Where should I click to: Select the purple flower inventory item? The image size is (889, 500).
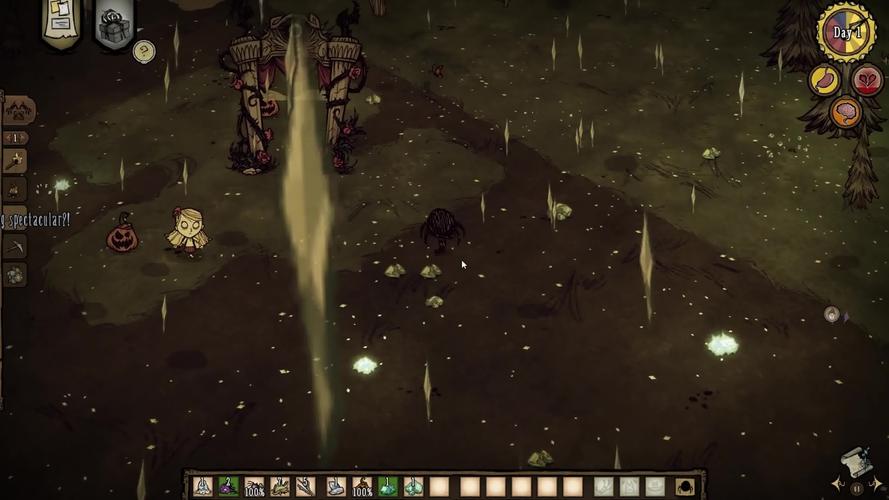[x=228, y=486]
